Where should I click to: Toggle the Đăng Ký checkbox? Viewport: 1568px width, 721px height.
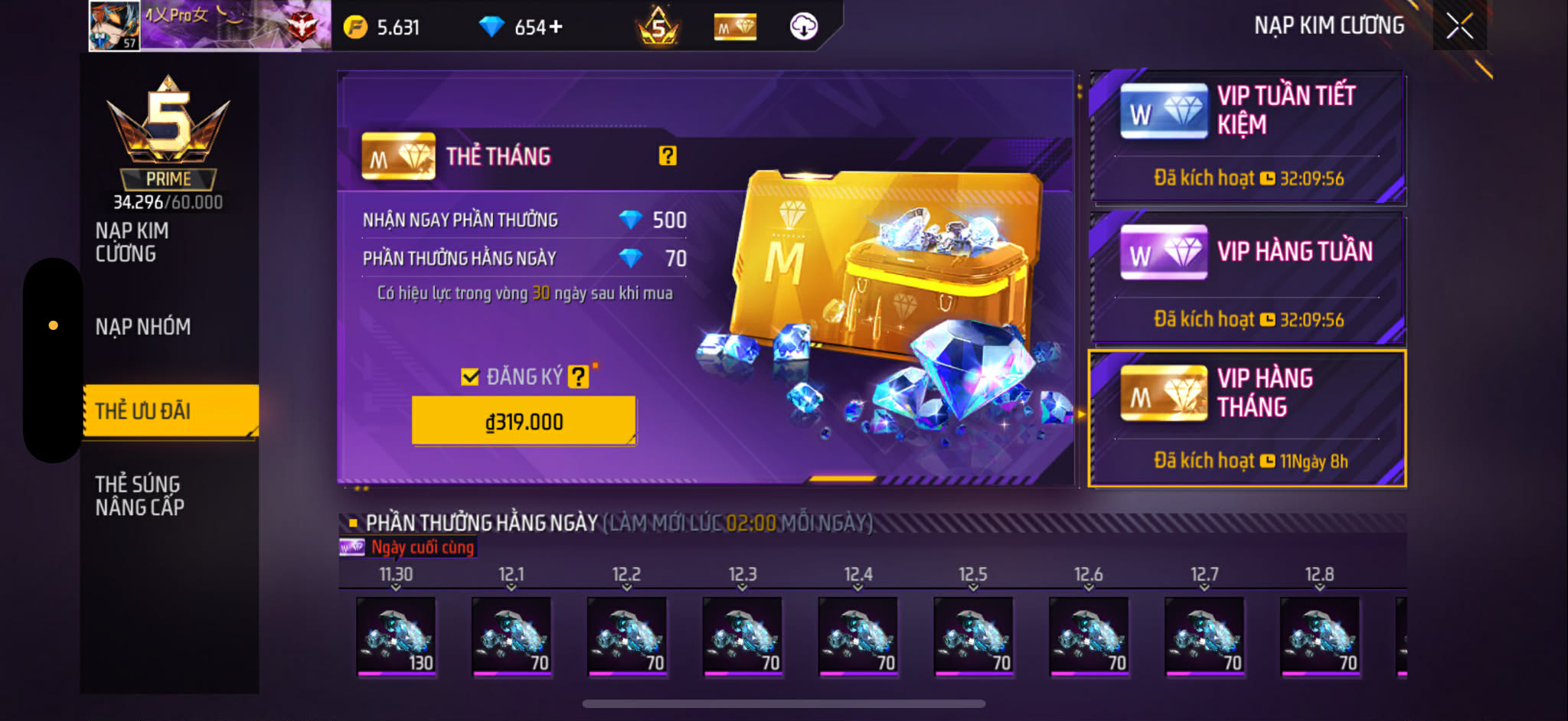[470, 377]
